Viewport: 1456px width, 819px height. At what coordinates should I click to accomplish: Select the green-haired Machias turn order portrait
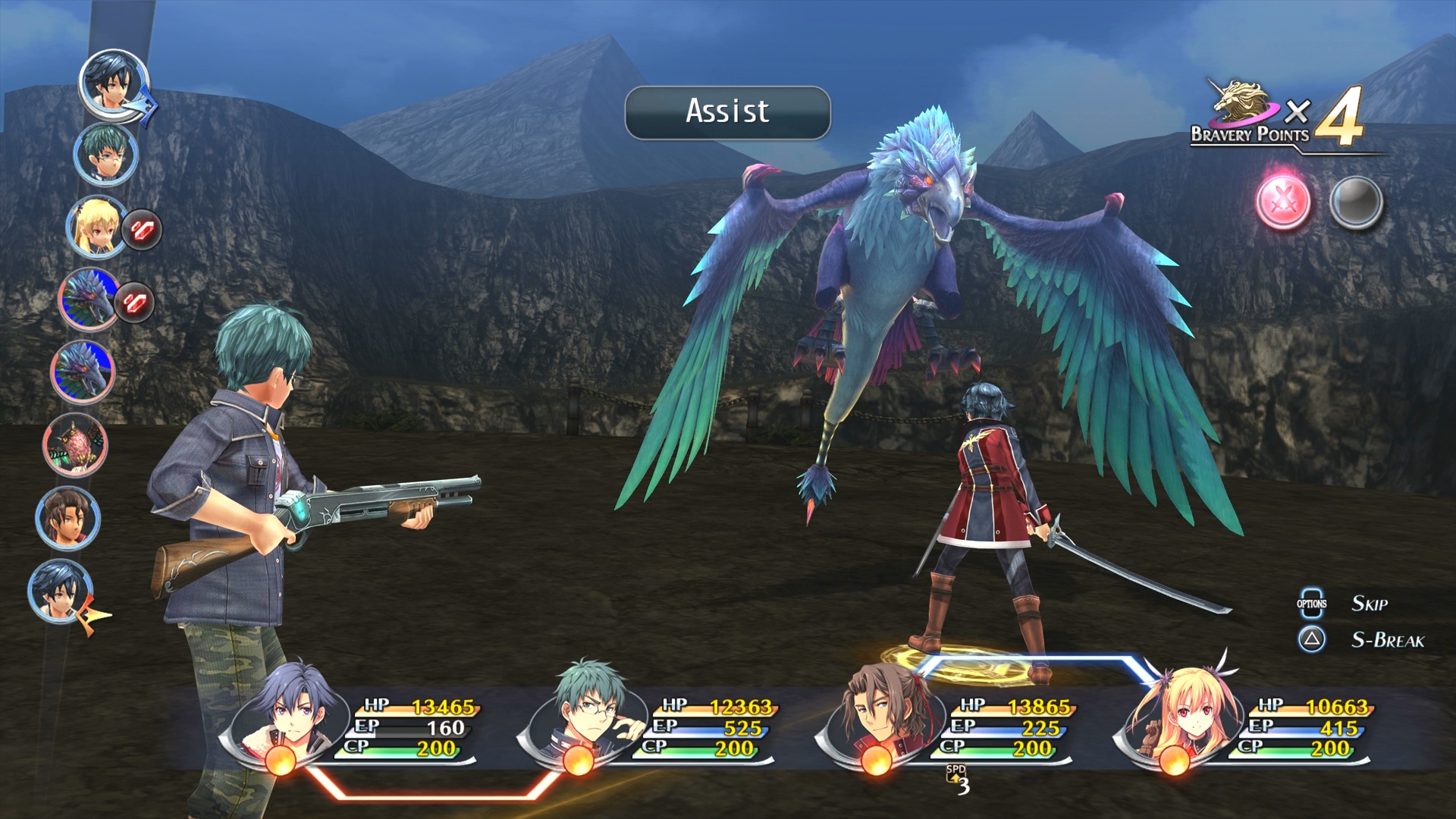105,155
